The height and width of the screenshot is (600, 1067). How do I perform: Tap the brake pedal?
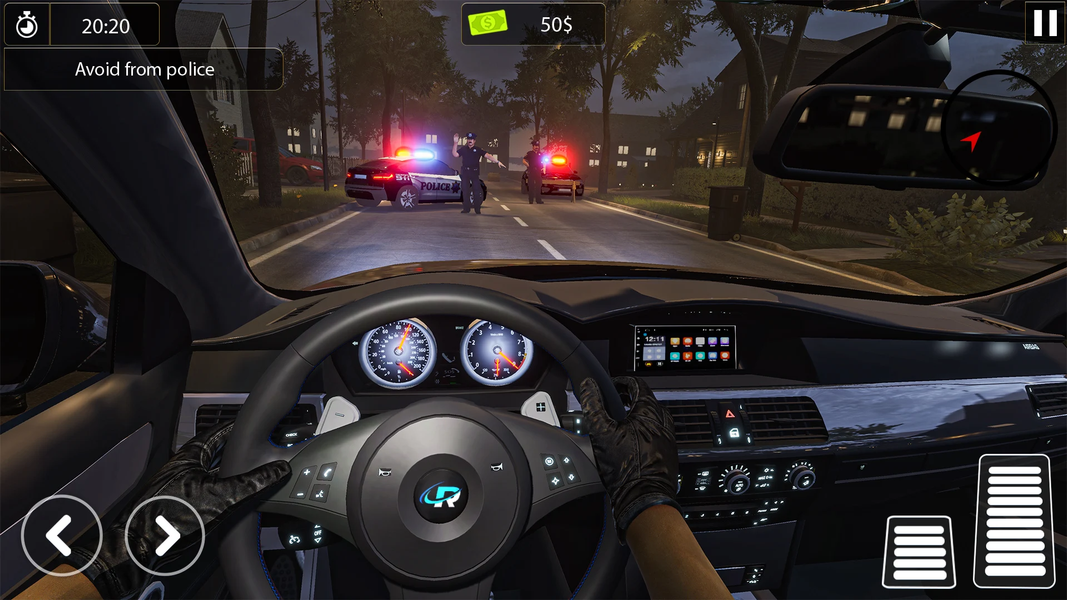tap(918, 551)
